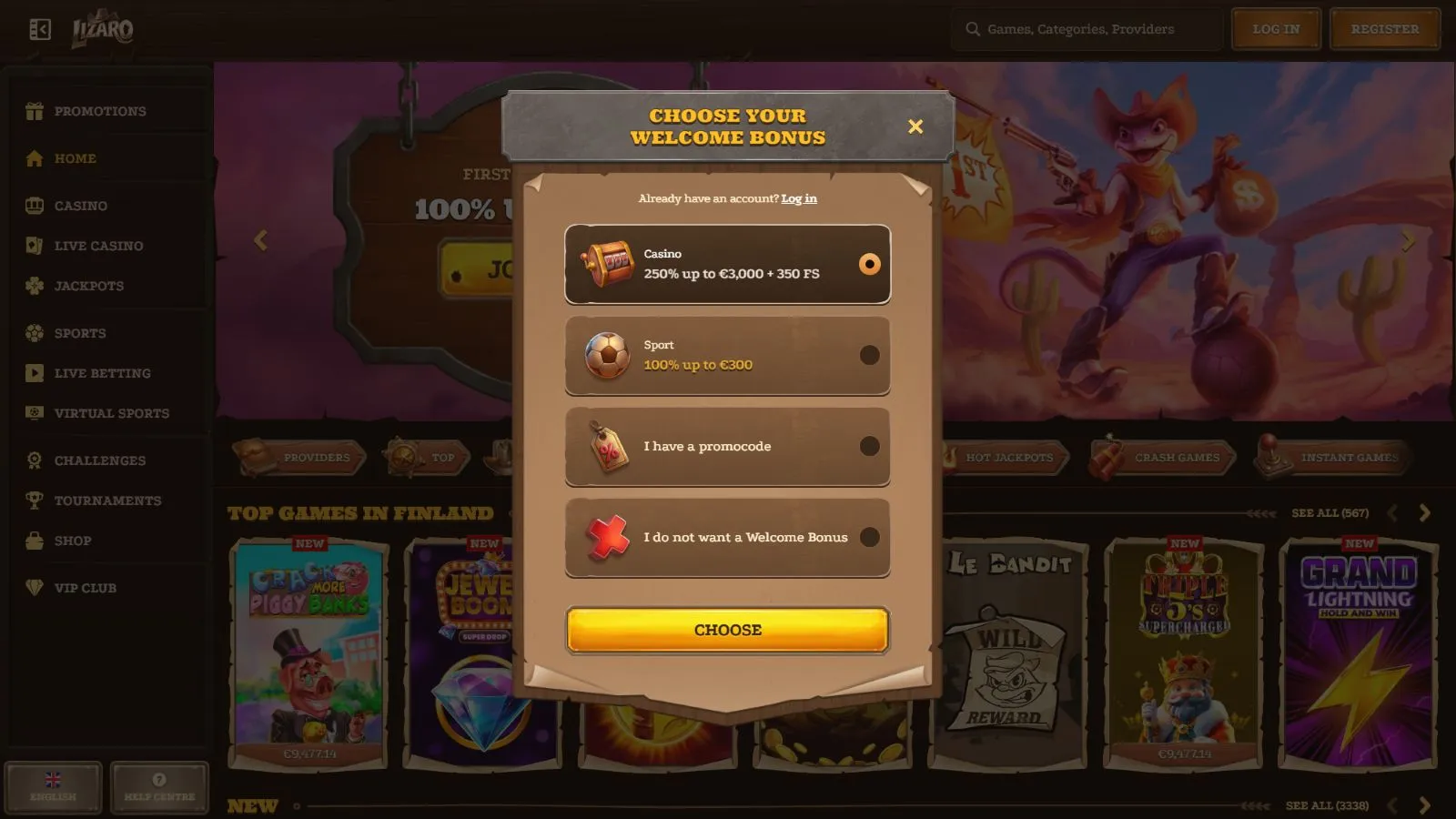Open the Sports section
Viewport: 1456px width, 819px height.
coord(80,333)
